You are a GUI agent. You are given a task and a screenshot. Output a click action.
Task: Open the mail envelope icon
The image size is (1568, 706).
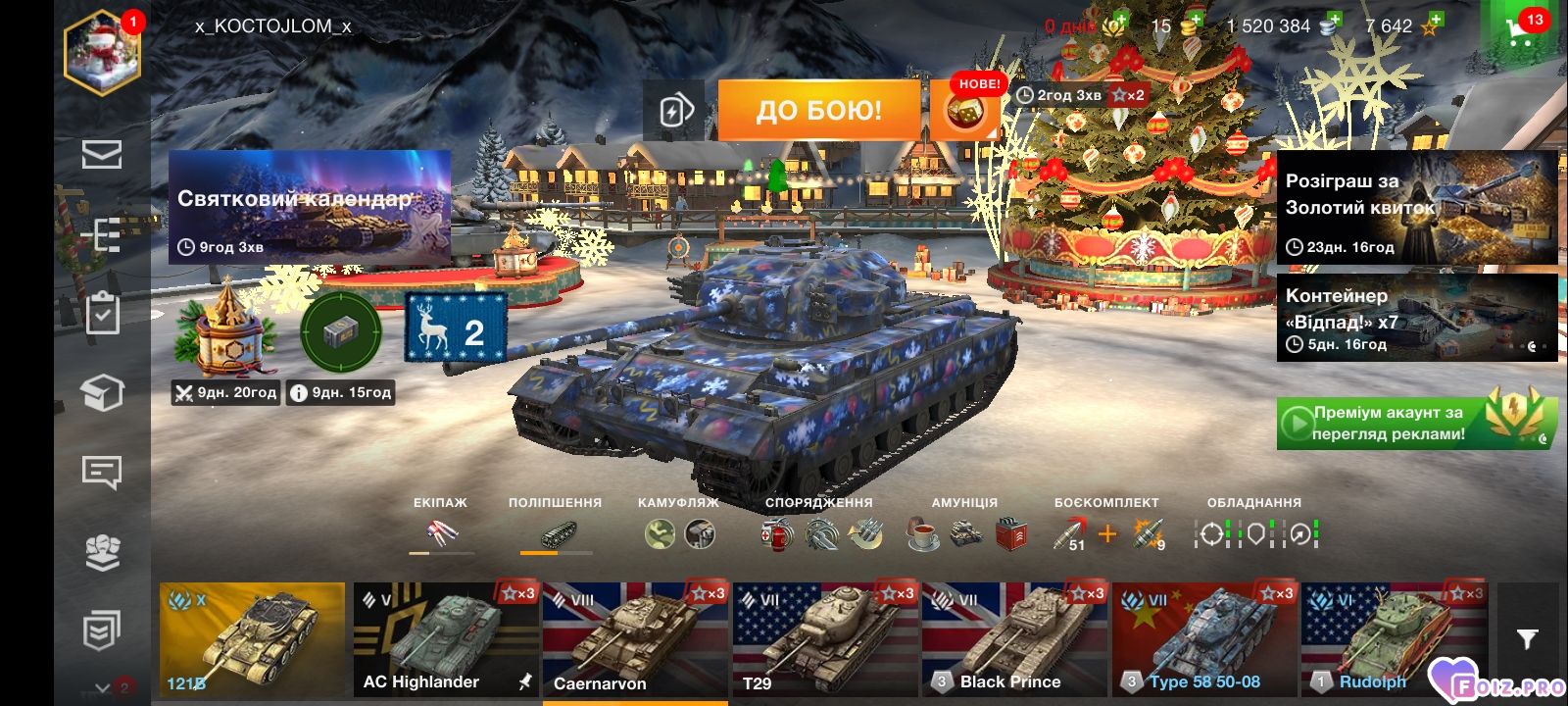coord(102,155)
